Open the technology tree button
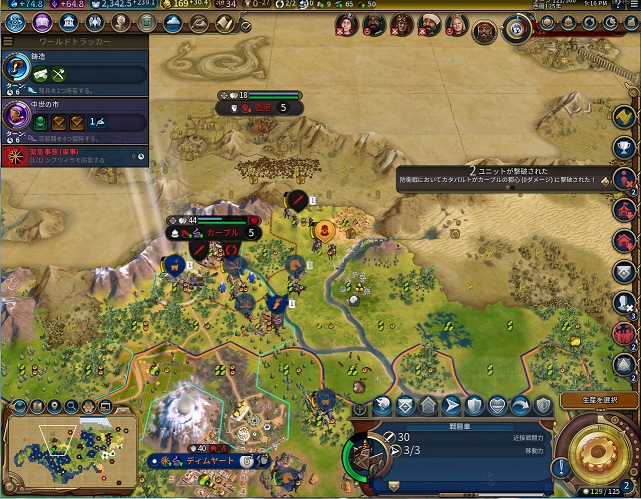Image resolution: width=641 pixels, height=499 pixels. 15,23
